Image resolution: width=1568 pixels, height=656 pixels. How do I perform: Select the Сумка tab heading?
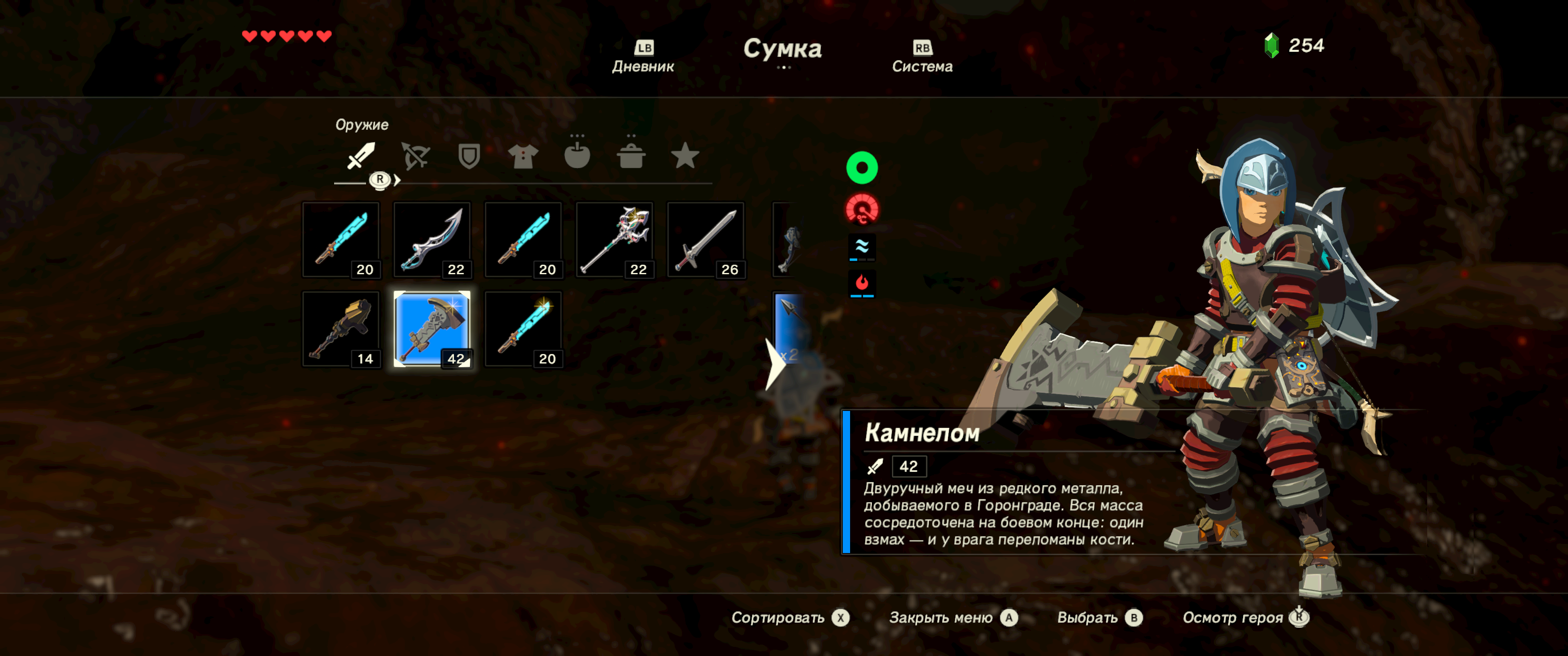[x=782, y=49]
